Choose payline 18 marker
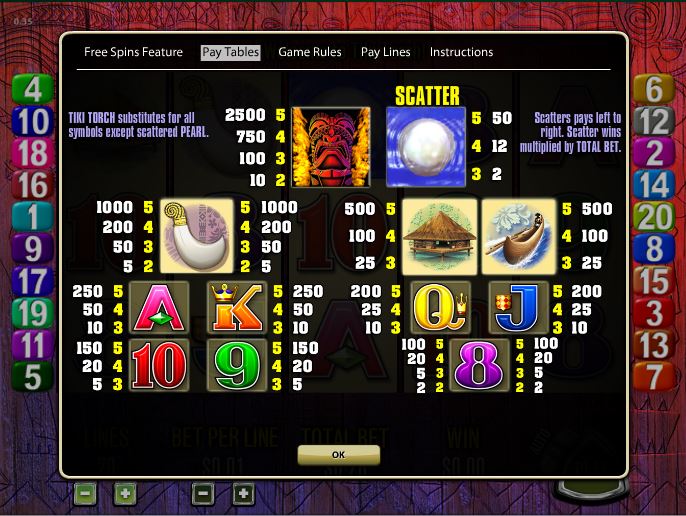This screenshot has width=686, height=516. point(33,153)
